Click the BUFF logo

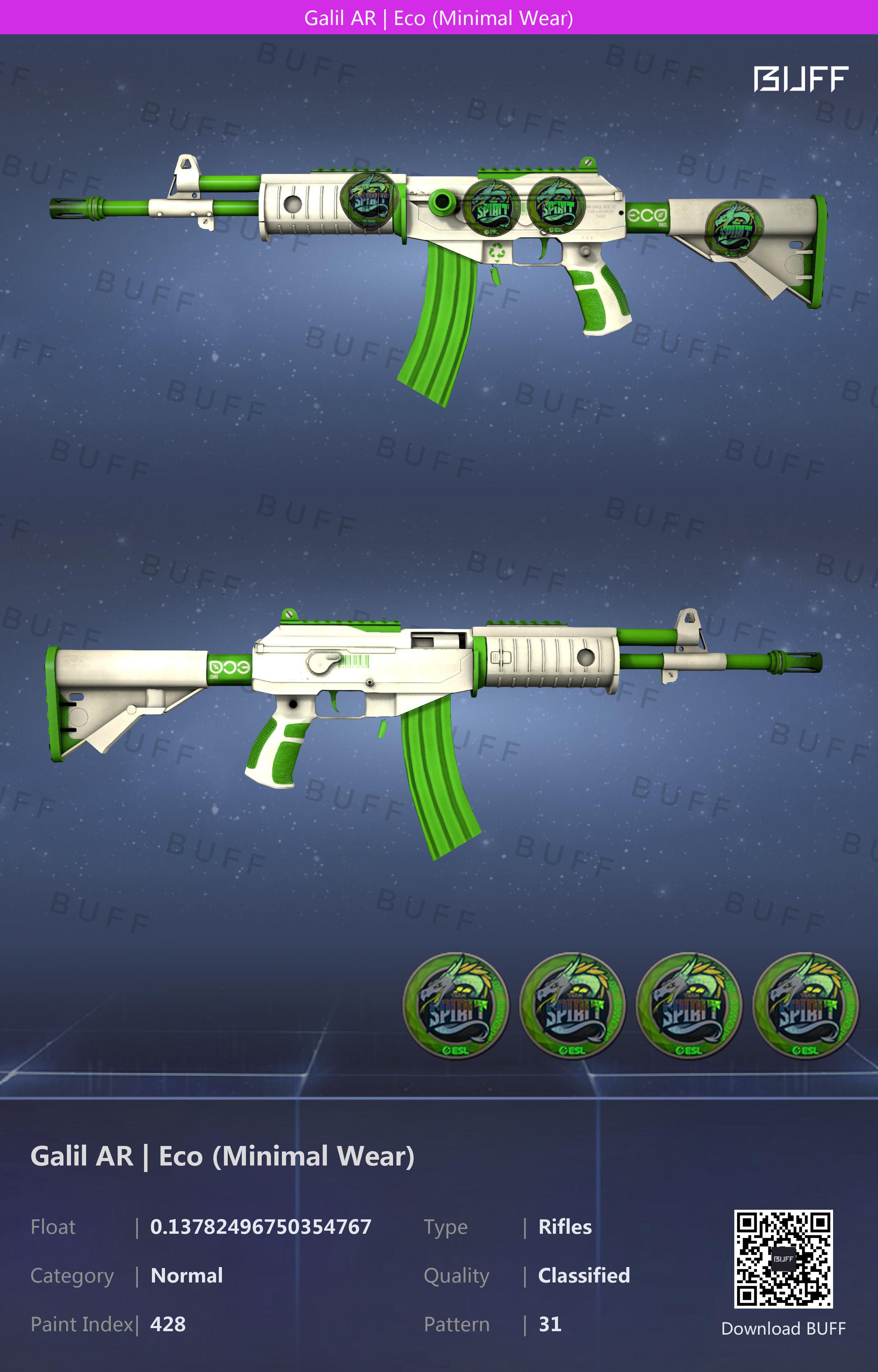pos(800,79)
